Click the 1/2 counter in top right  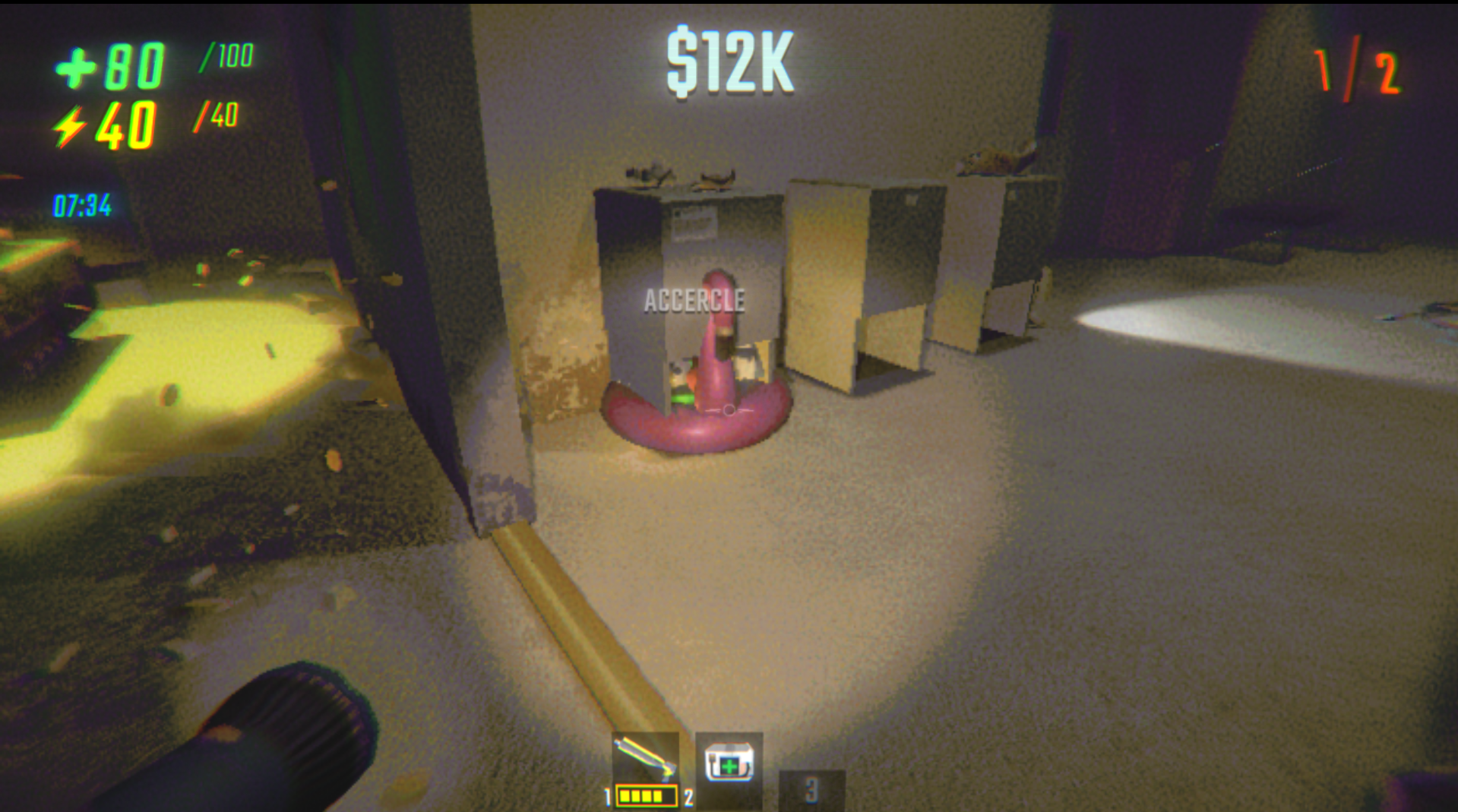click(x=1356, y=72)
